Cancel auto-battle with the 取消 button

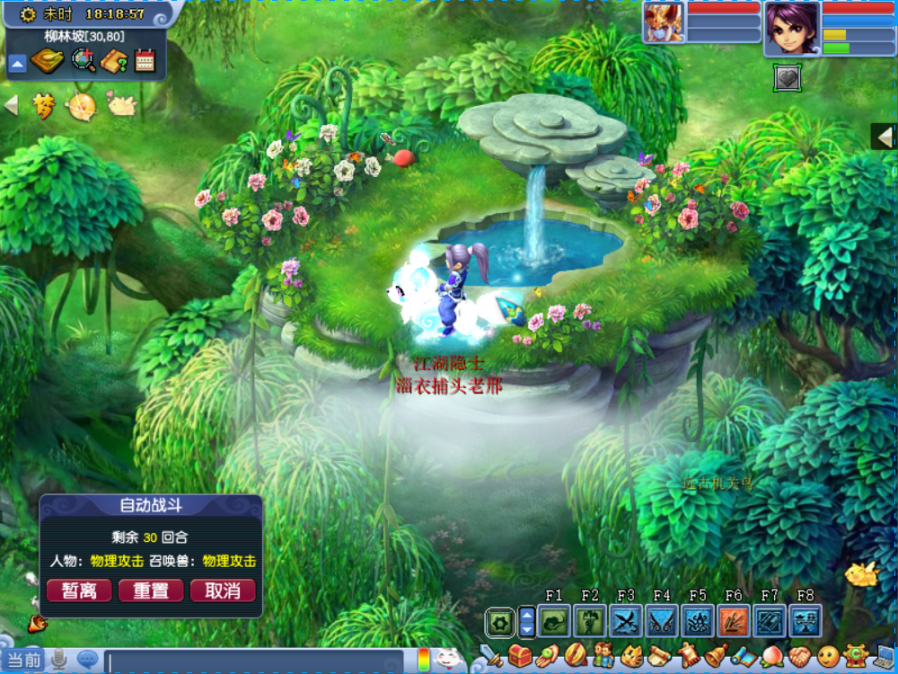pos(223,591)
